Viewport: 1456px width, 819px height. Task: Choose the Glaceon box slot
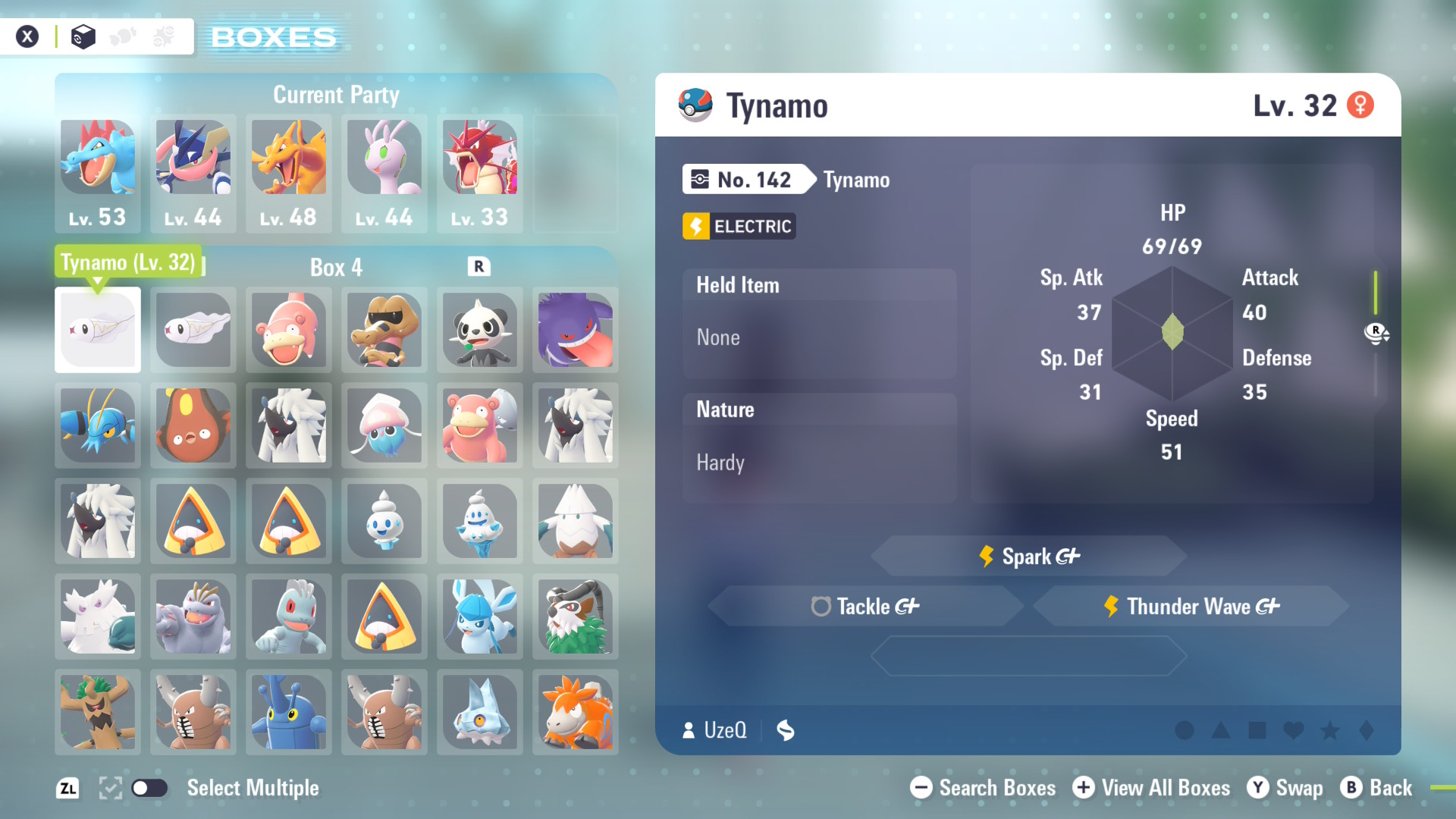pos(480,617)
